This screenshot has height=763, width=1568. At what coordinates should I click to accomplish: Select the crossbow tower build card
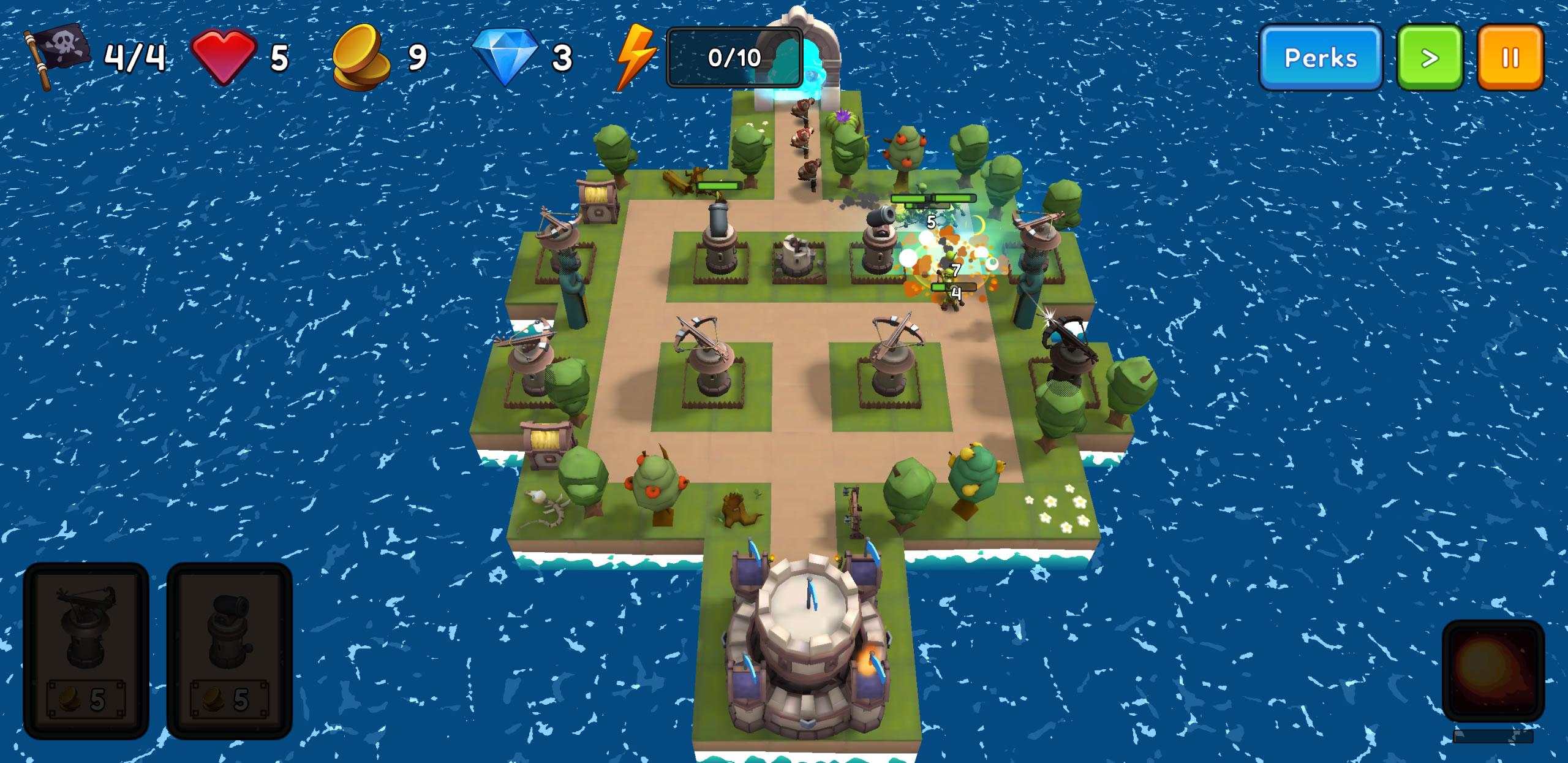point(86,650)
